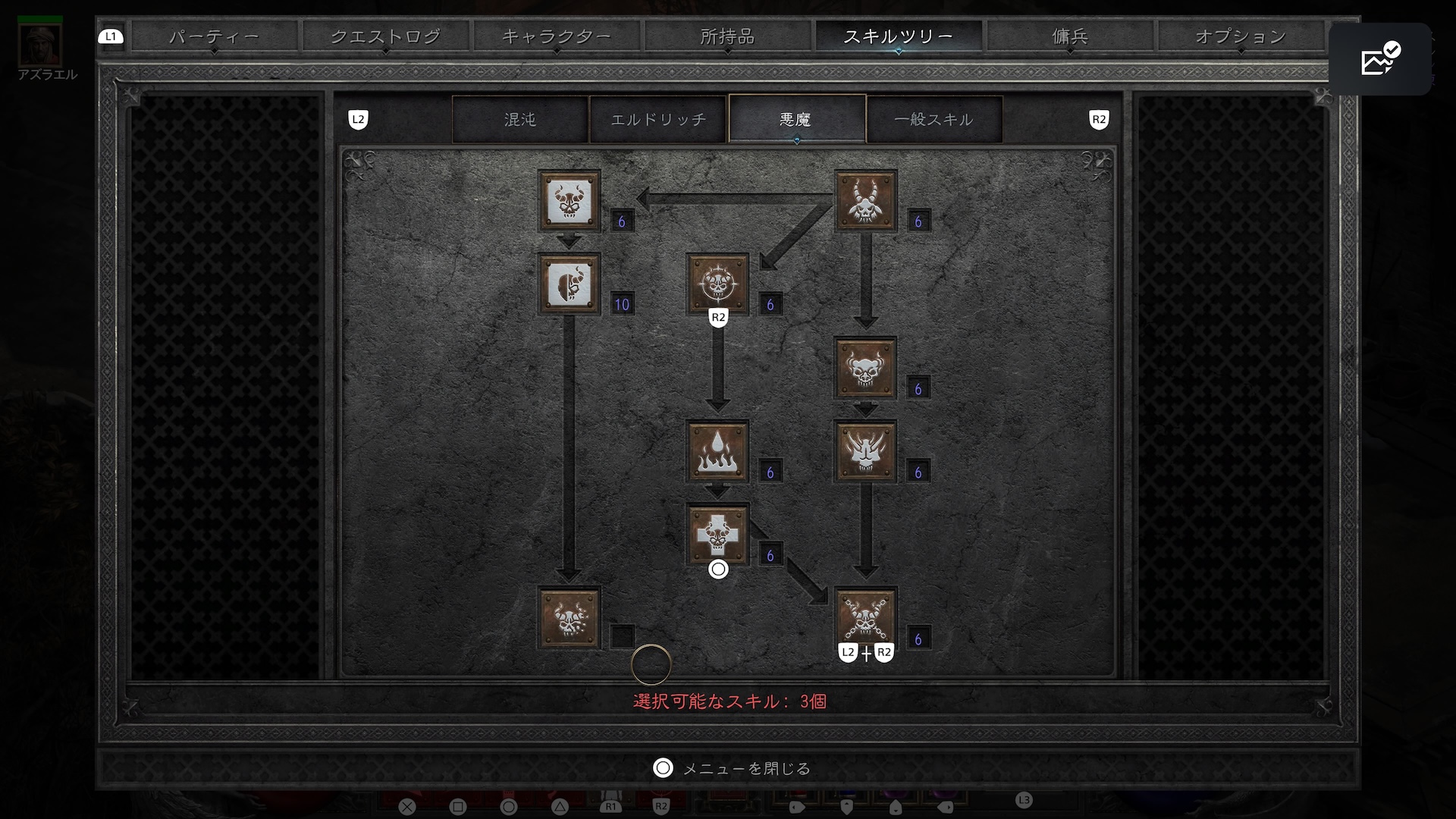Switch to the 傭兵 tab

[1070, 36]
